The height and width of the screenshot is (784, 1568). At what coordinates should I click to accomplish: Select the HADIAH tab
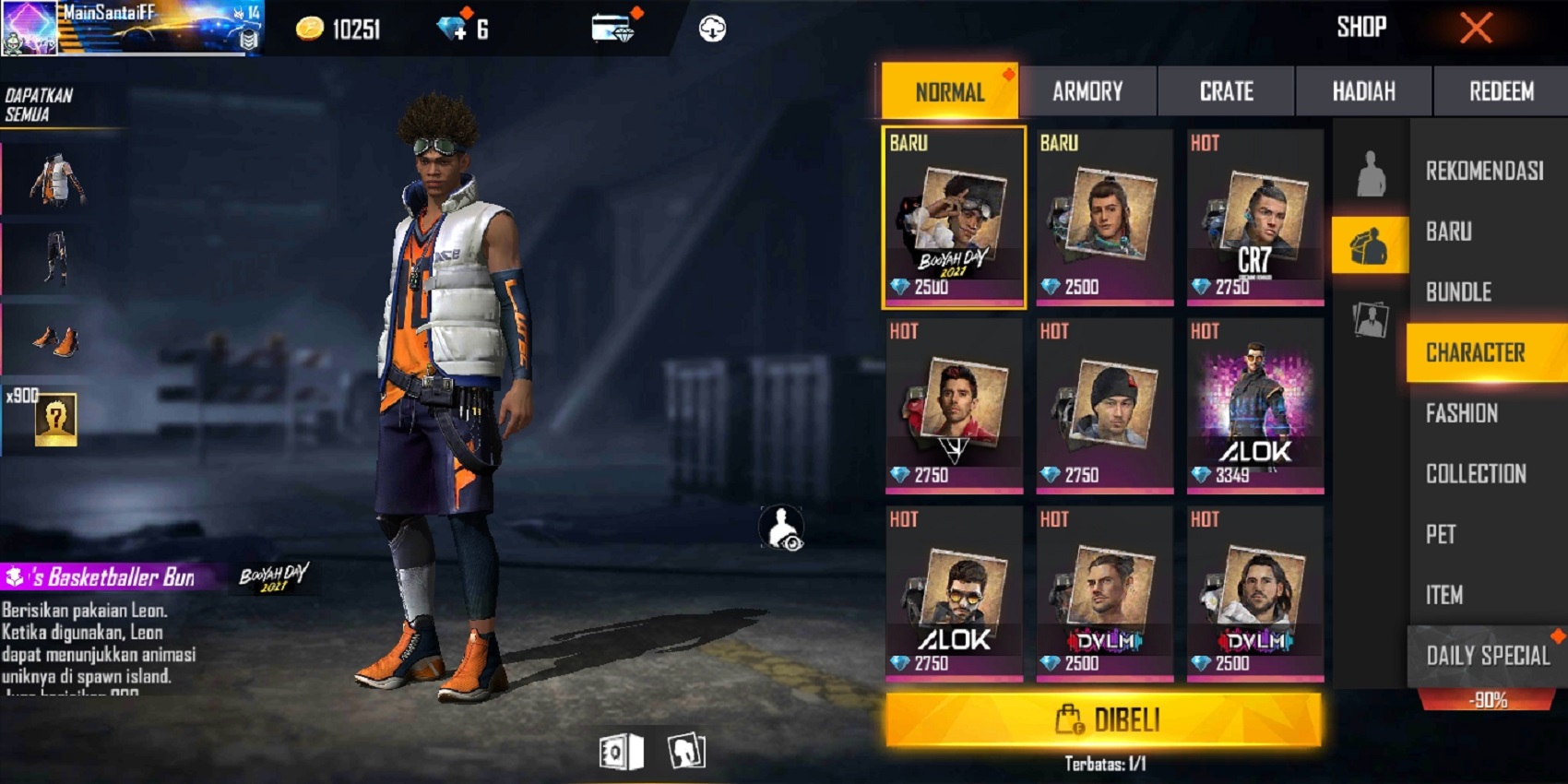tap(1363, 91)
